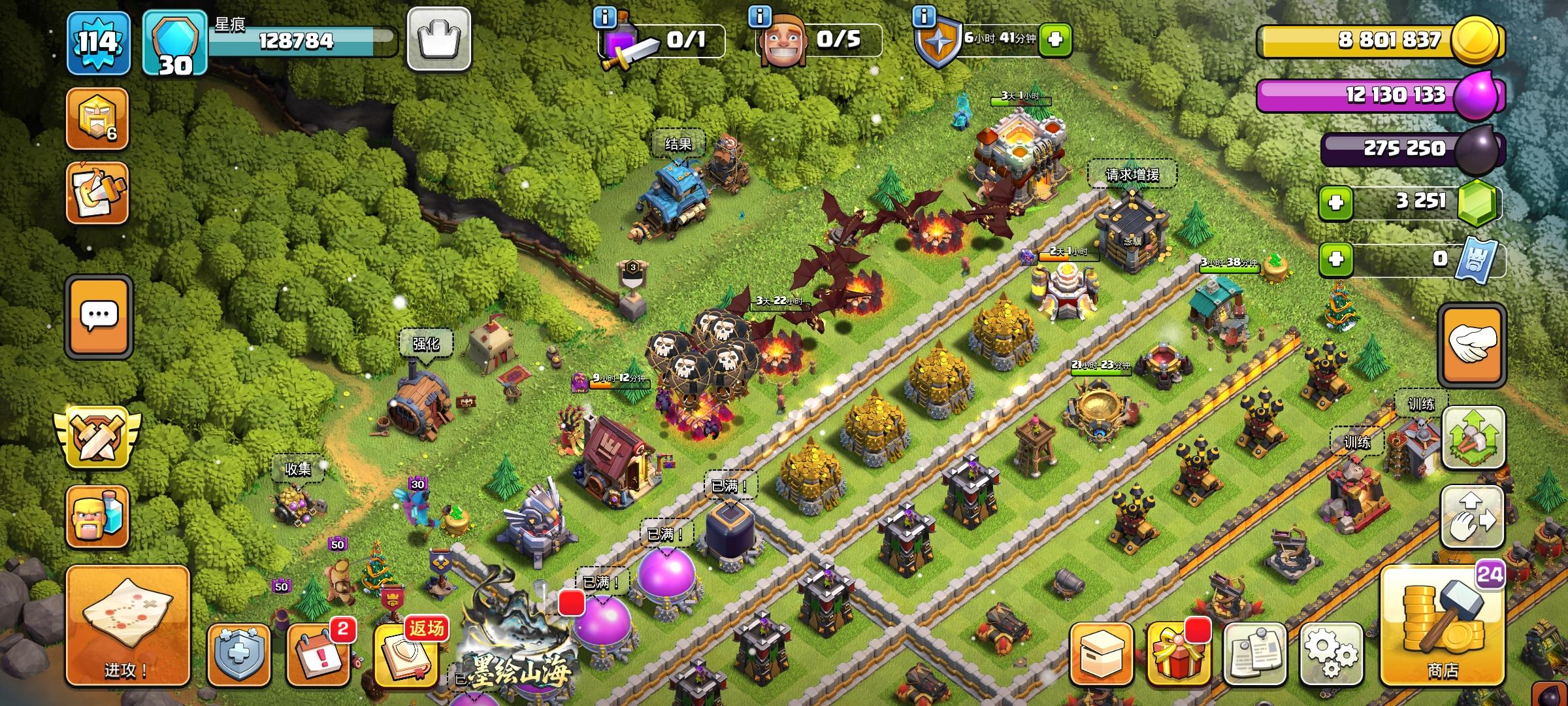Select the golden champion badge icon showing 6
The image size is (1568, 706).
point(96,119)
